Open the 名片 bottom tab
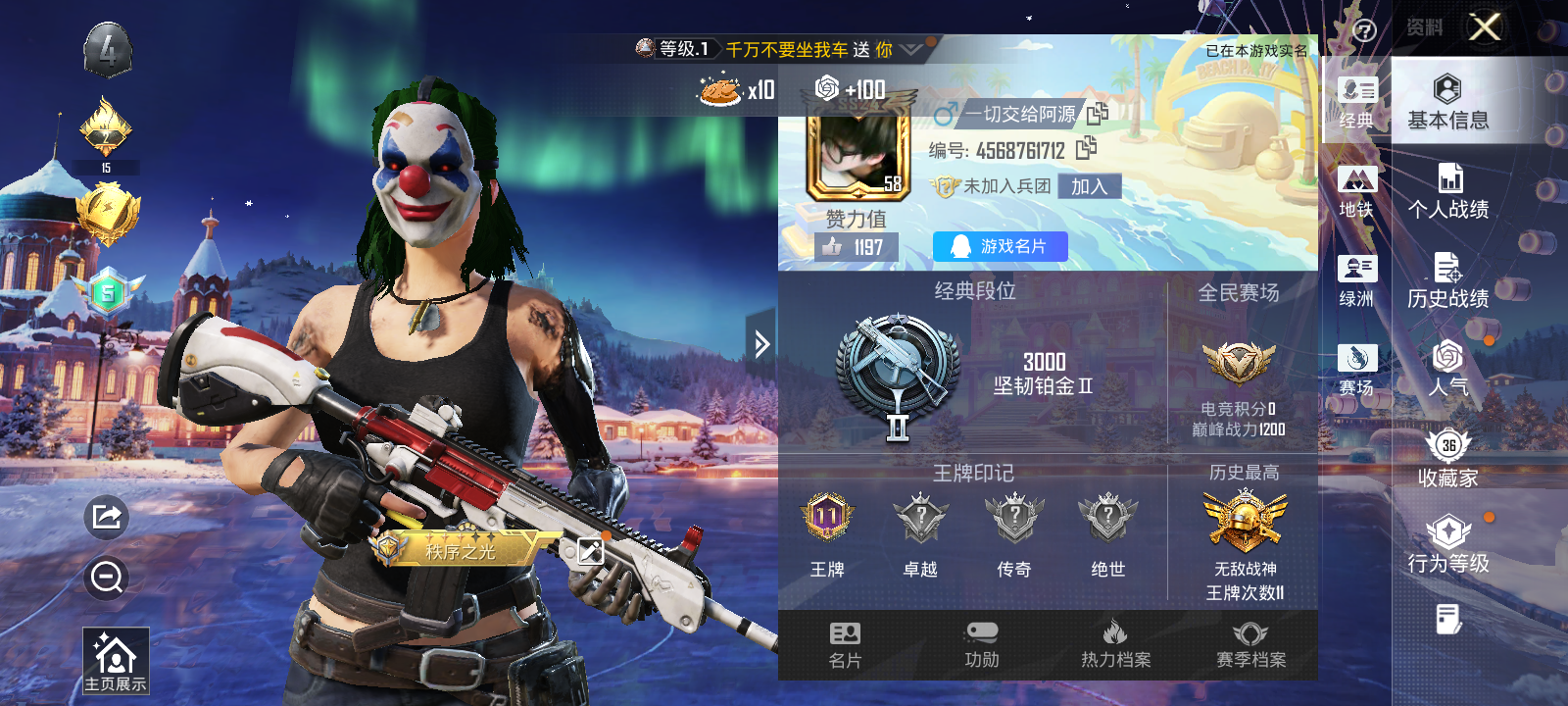Image resolution: width=1568 pixels, height=706 pixels. 845,645
